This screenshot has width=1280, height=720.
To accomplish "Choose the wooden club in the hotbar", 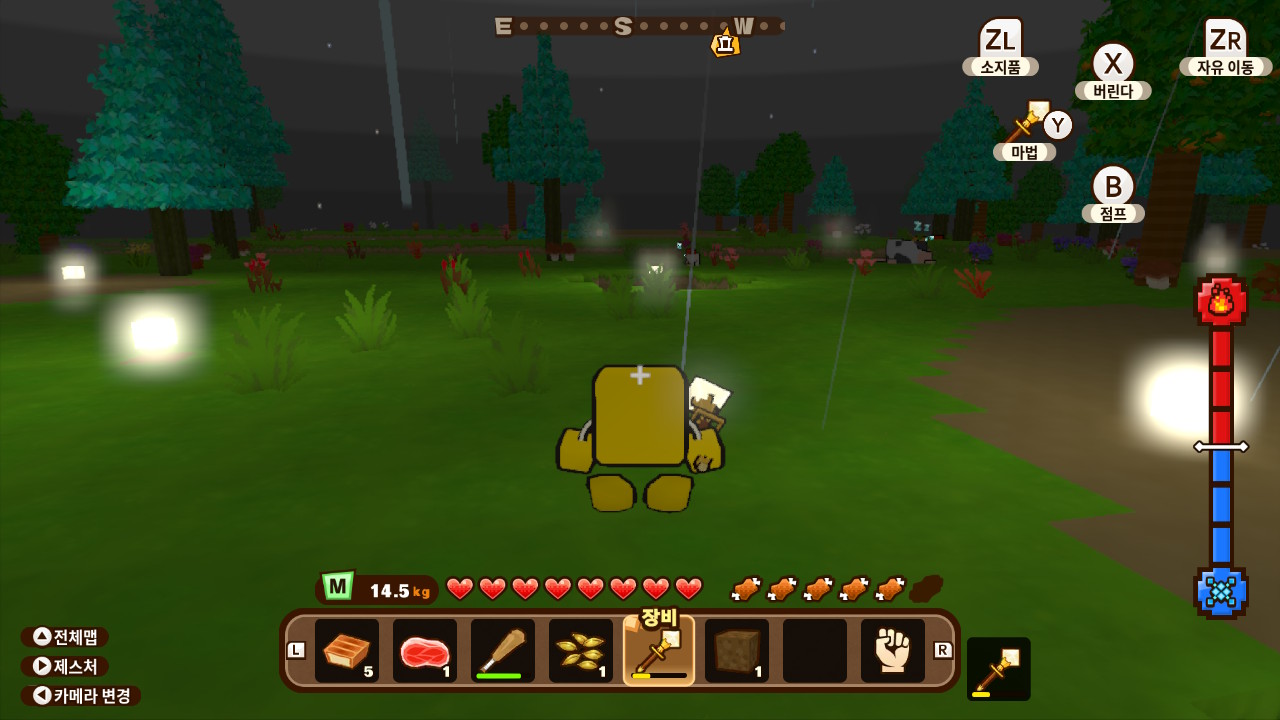I will (503, 651).
